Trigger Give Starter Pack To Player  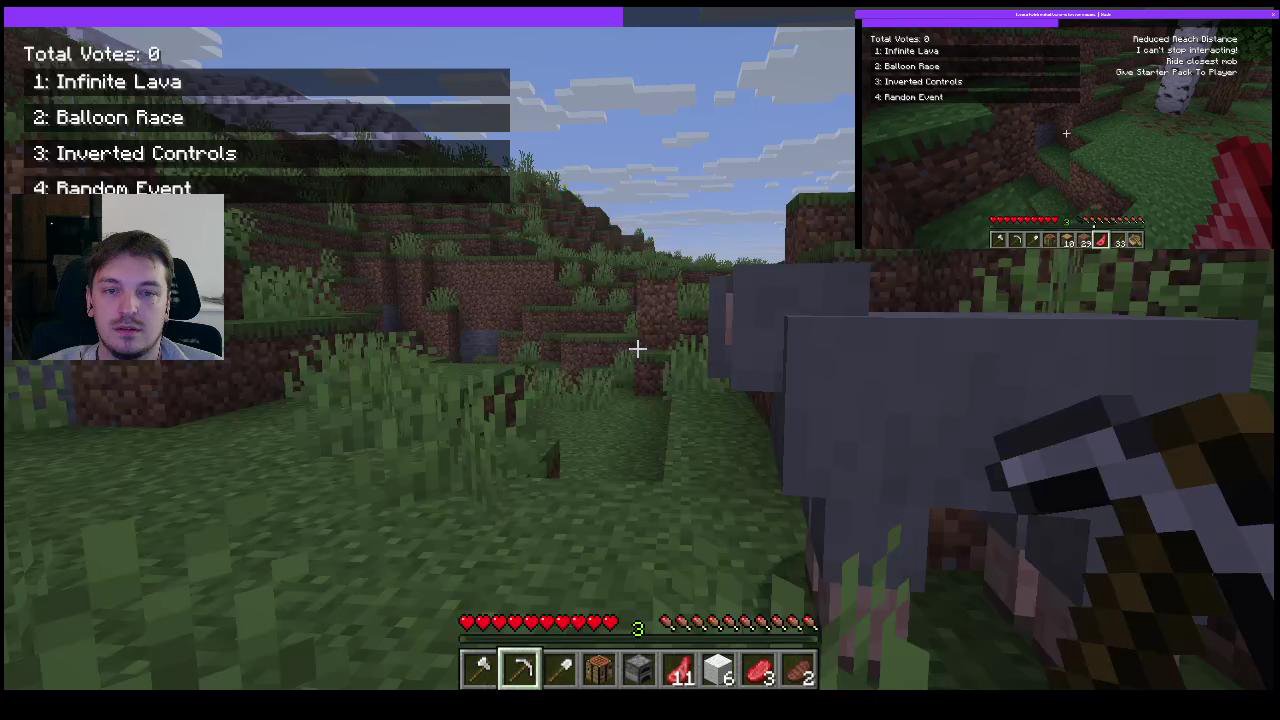1176,72
